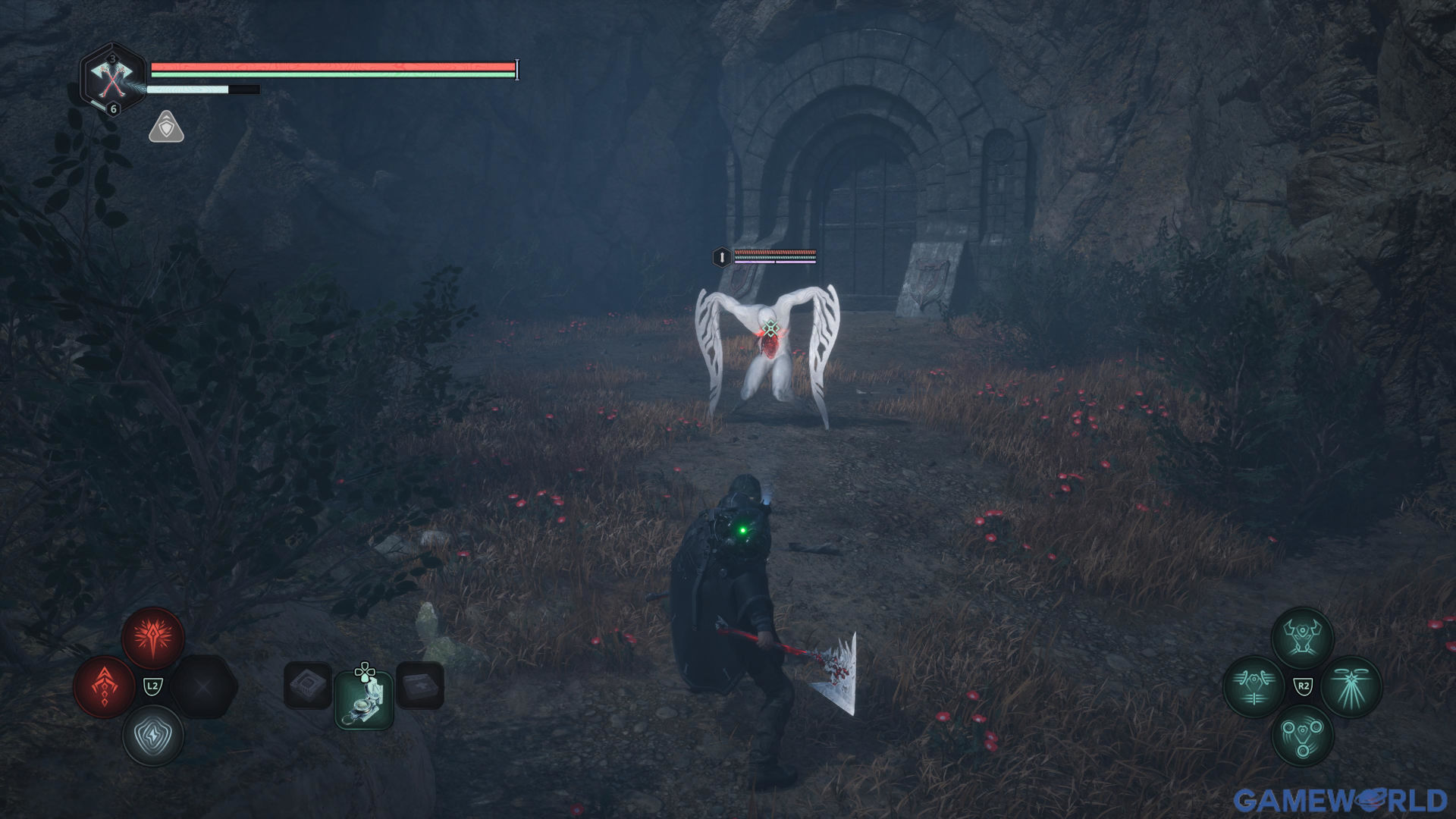Trigger the blue lightning shield ability

click(x=153, y=735)
